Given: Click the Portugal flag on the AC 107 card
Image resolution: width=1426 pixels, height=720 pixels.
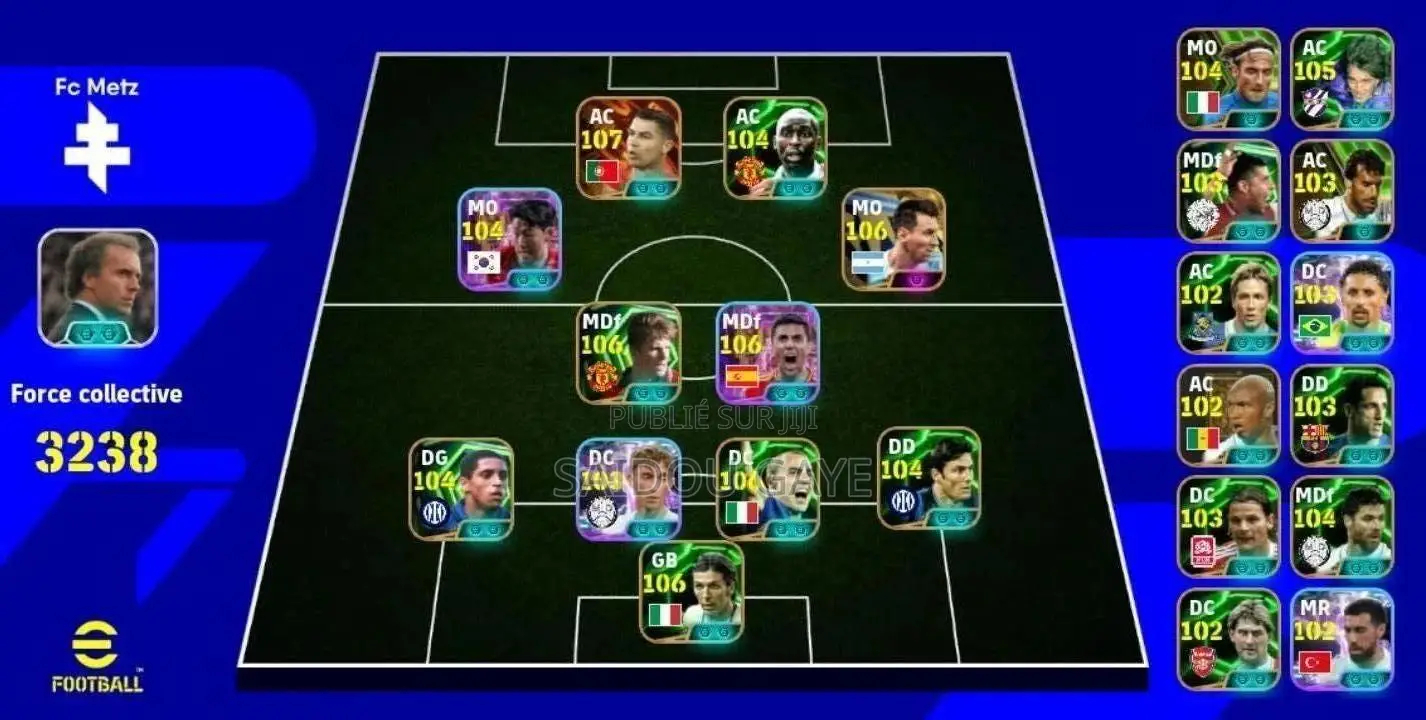Looking at the screenshot, I should pyautogui.click(x=604, y=170).
